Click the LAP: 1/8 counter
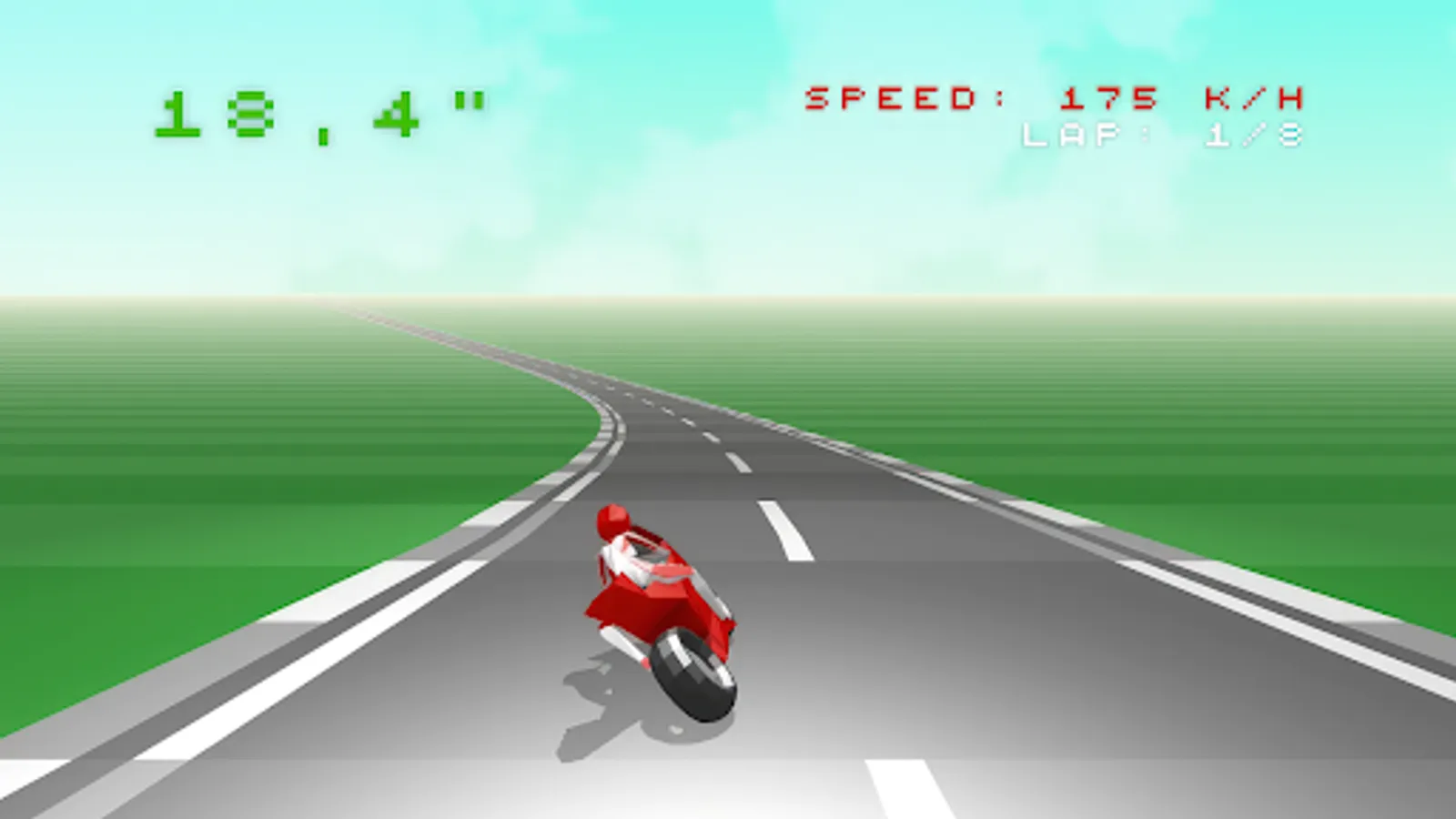 (1165, 136)
